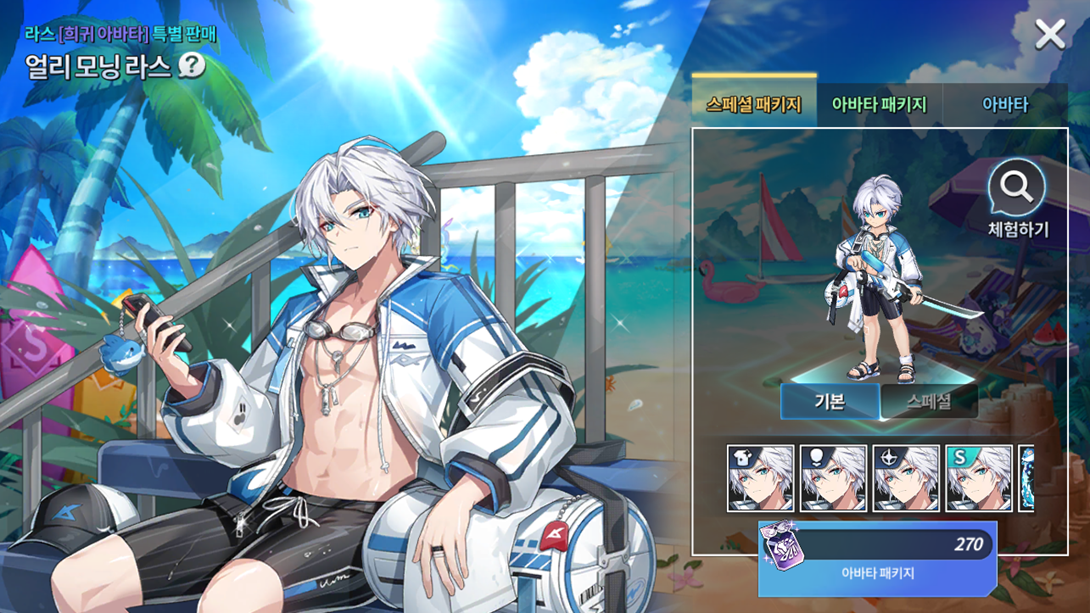
Task: Select the portrait with shirt icon
Action: [761, 479]
